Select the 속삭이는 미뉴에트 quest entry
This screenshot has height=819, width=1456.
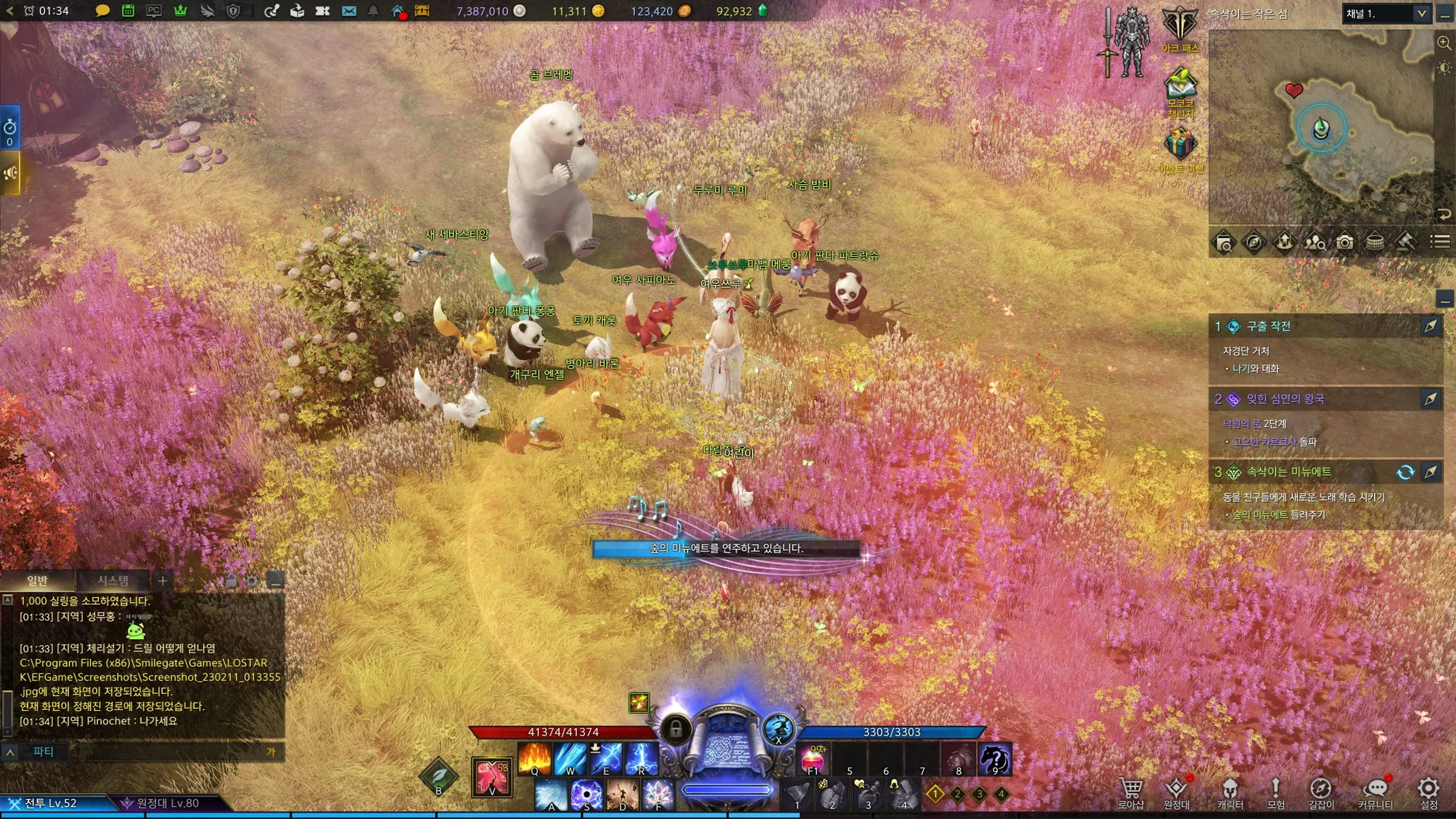click(1288, 472)
